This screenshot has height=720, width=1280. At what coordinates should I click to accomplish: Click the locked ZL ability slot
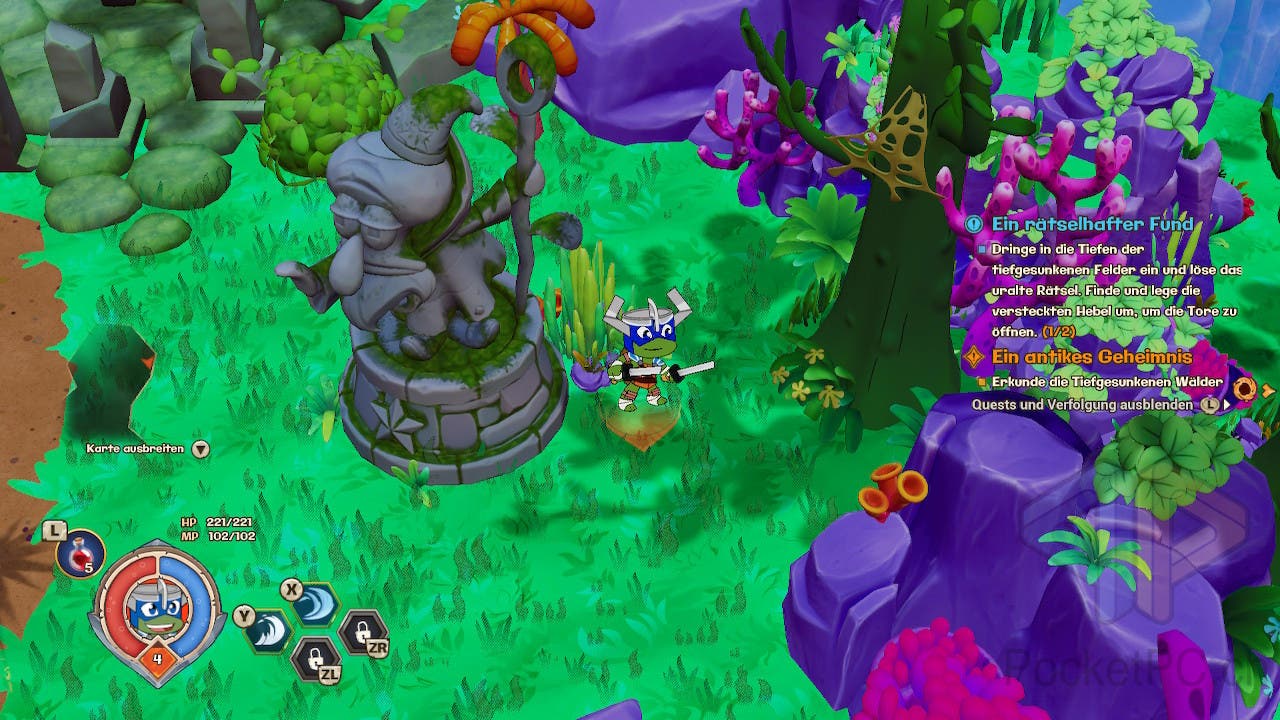[x=314, y=657]
